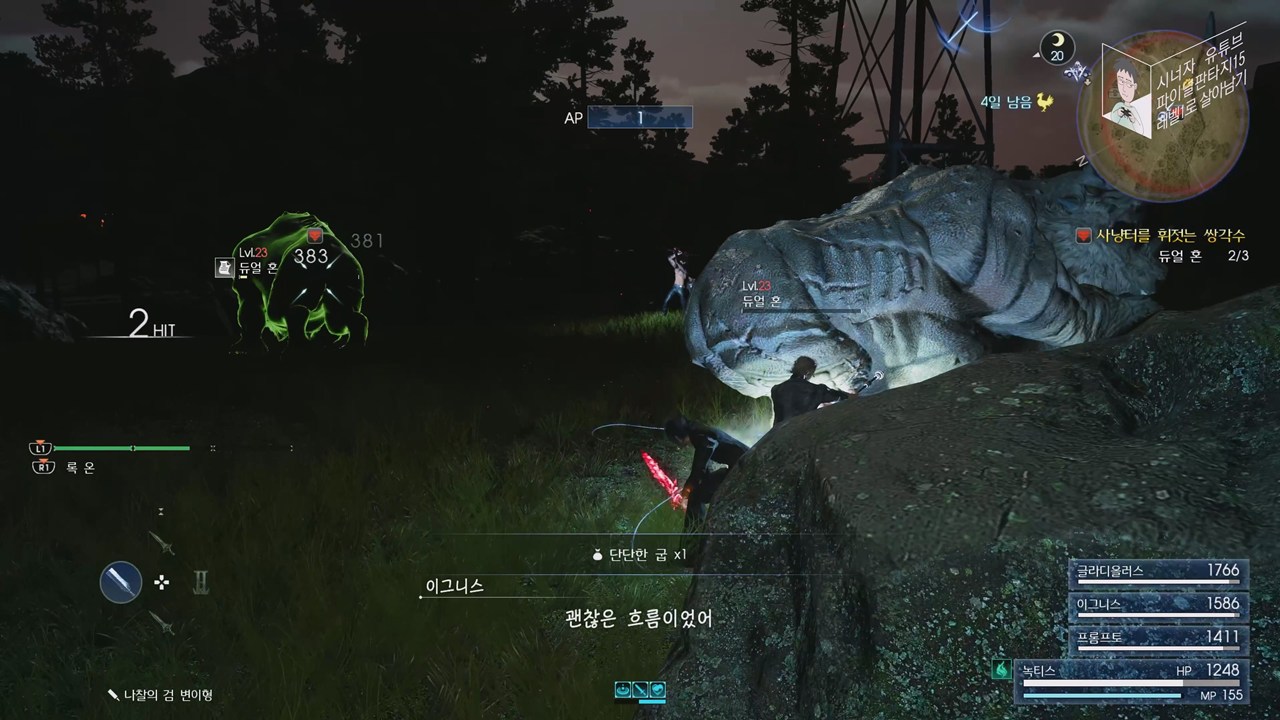Click the green flame status icon beside 녹티스

coord(1000,670)
